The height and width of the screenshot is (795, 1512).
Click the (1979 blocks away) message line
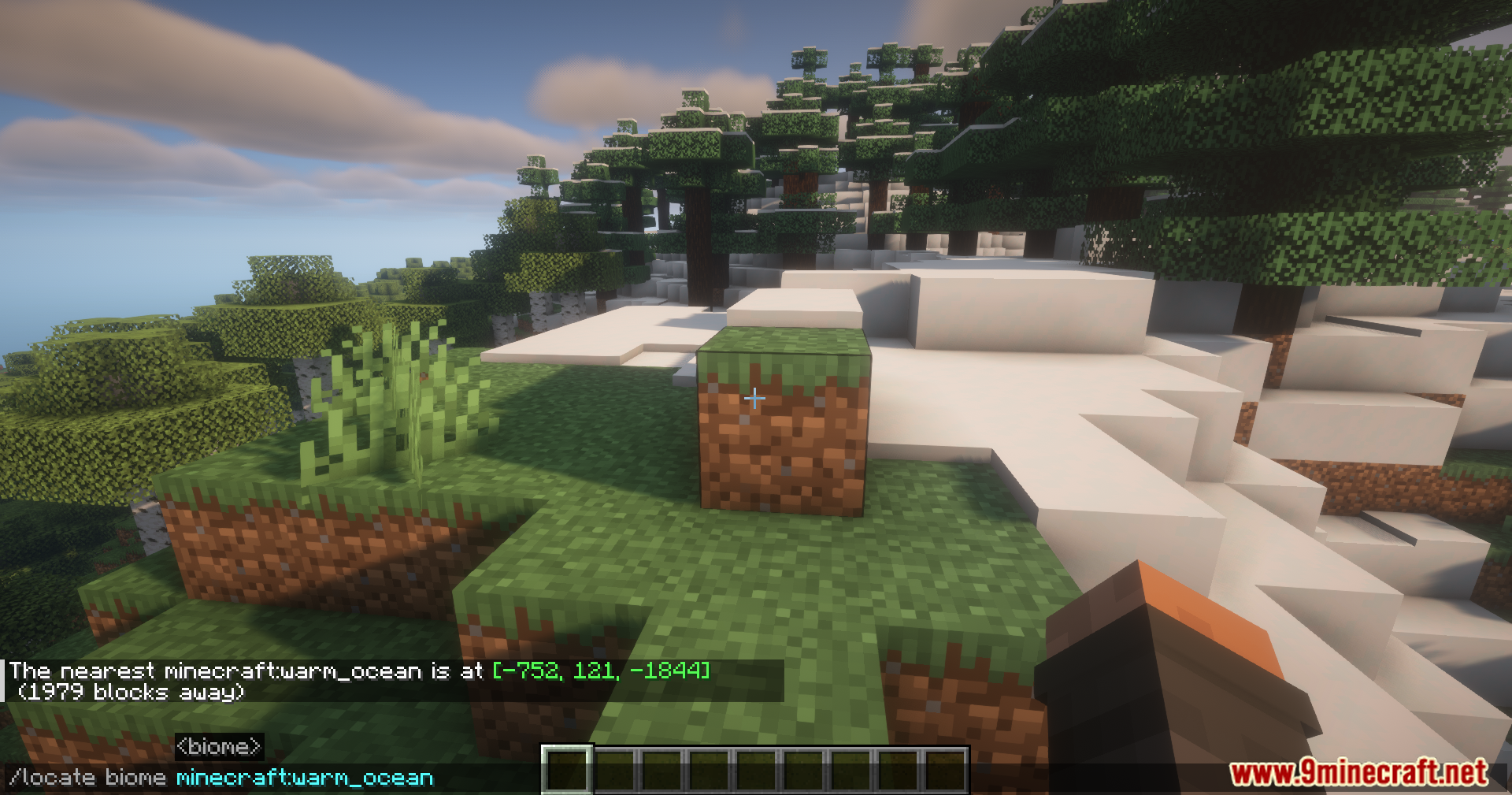(130, 694)
